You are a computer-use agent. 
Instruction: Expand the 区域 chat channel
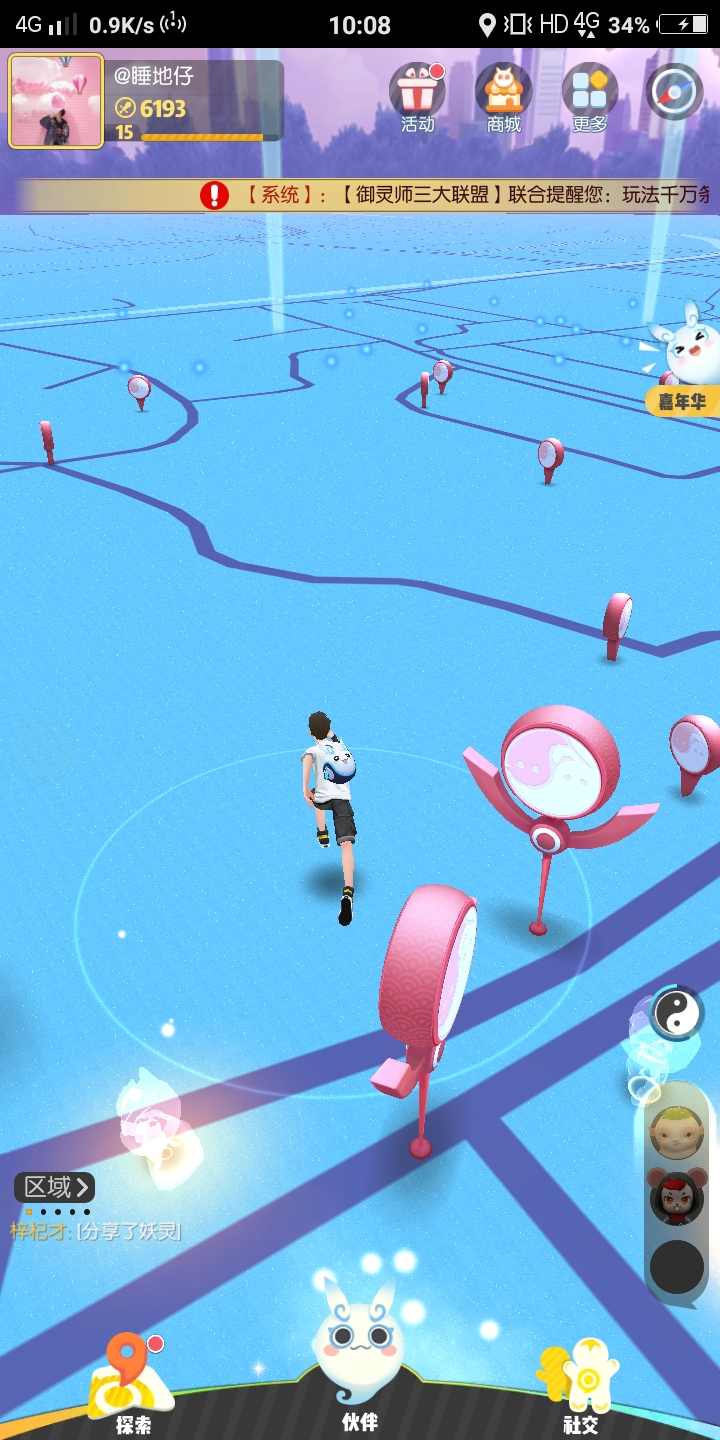55,1187
